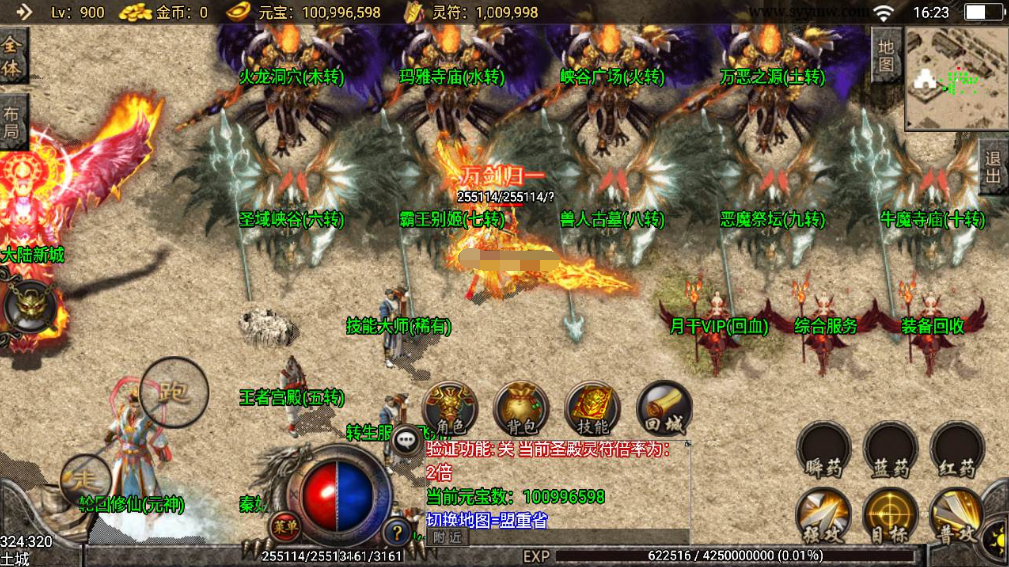This screenshot has width=1009, height=567.
Task: Open the 角色 character panel
Action: [x=450, y=406]
